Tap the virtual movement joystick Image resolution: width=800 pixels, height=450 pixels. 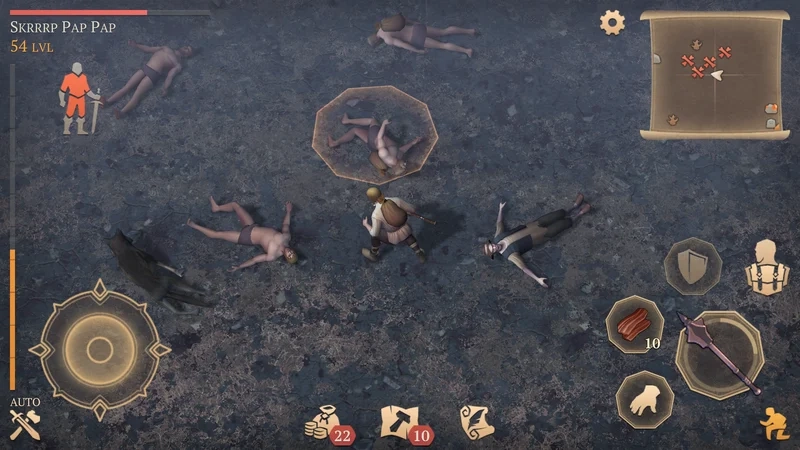click(x=98, y=348)
